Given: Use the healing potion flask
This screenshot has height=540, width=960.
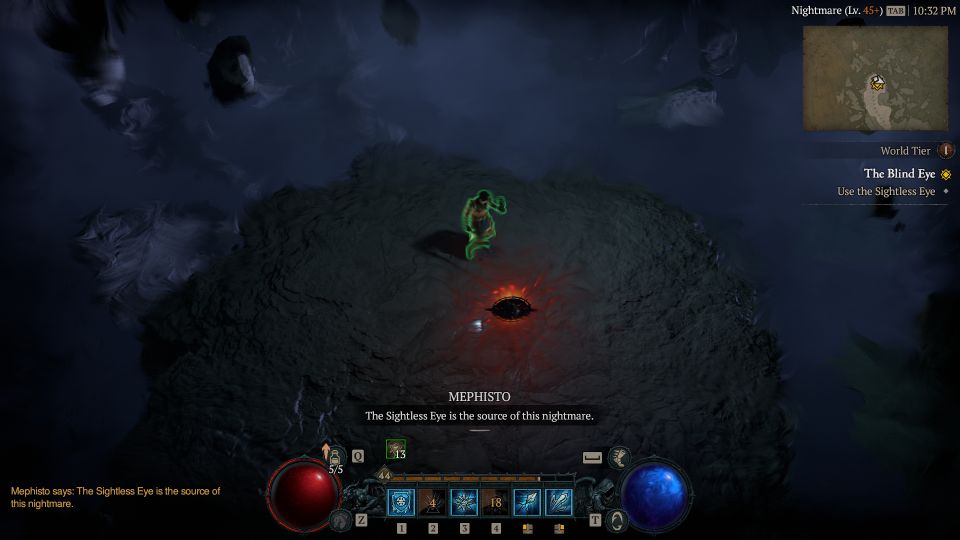Looking at the screenshot, I should click(337, 457).
